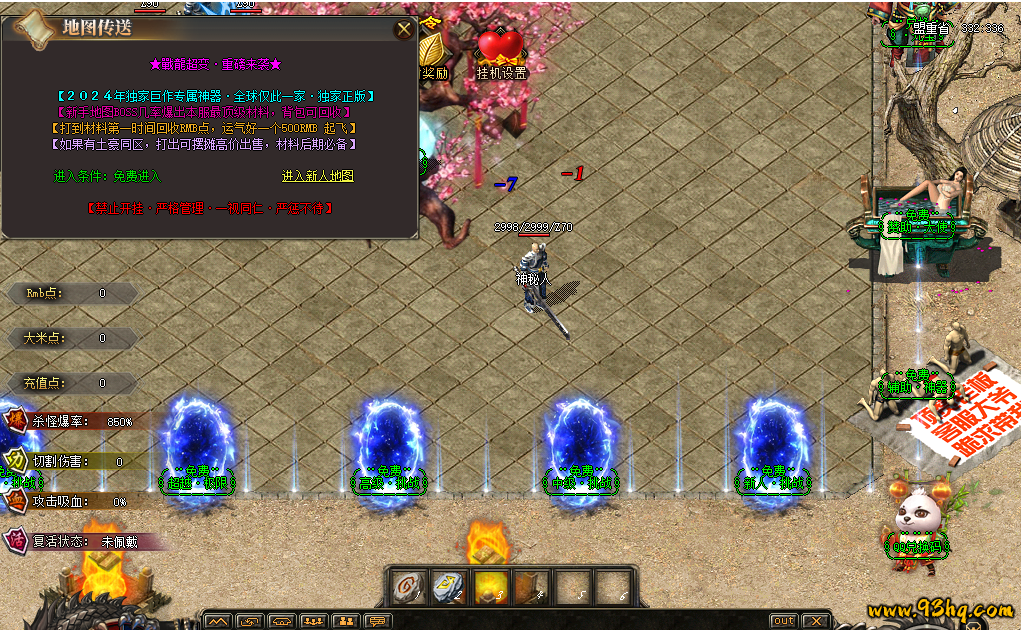Close the 地图传送 map teleport window

click(404, 29)
